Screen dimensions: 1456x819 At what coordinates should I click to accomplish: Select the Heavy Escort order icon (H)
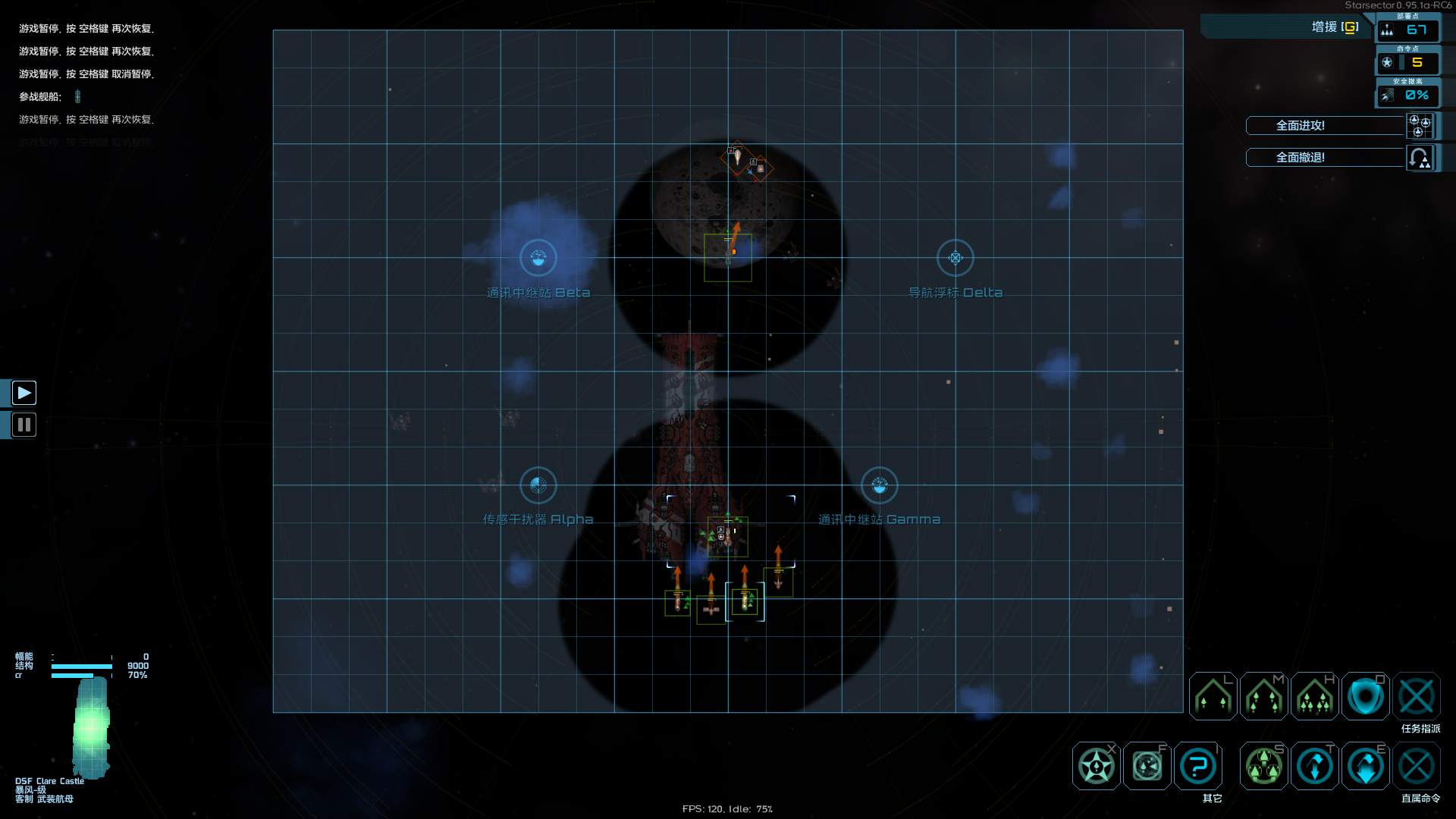[x=1314, y=696]
